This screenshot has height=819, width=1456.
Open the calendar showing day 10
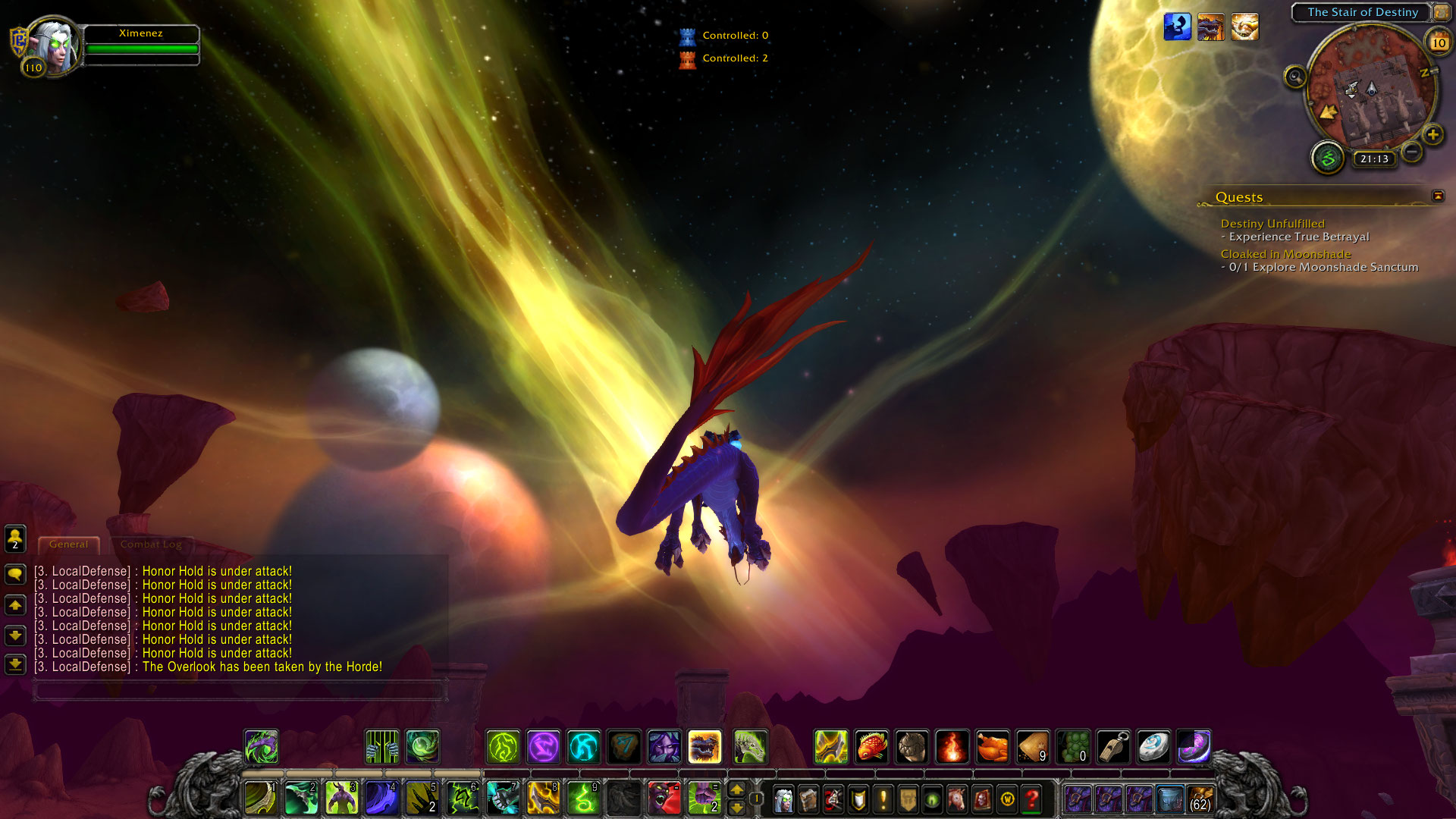1439,42
